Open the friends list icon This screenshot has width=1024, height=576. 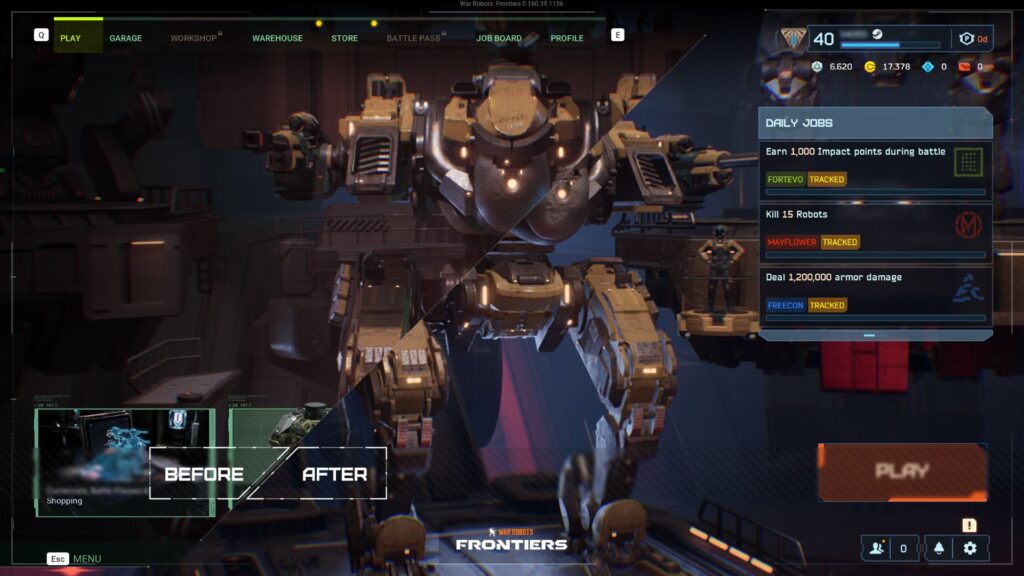pyautogui.click(x=877, y=548)
